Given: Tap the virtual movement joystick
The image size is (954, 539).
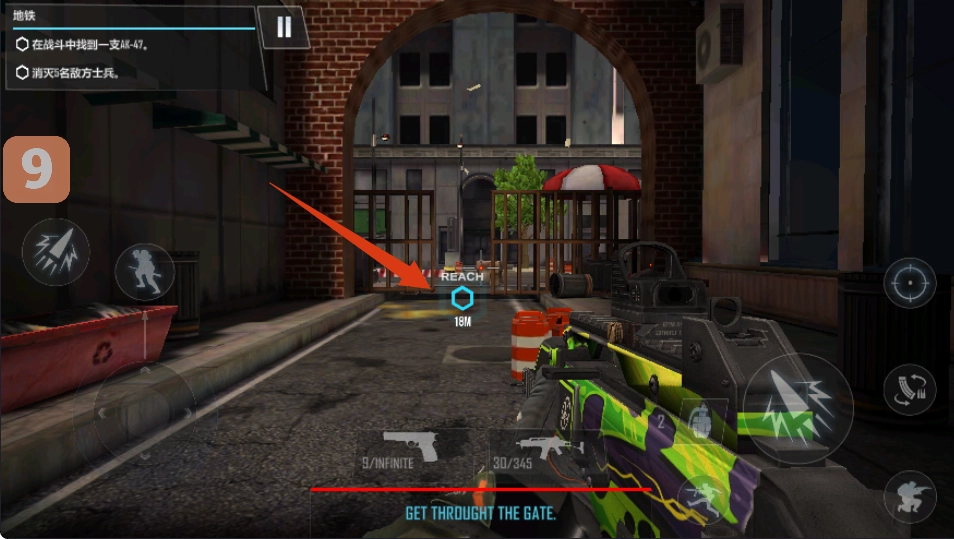Looking at the screenshot, I should click(146, 411).
